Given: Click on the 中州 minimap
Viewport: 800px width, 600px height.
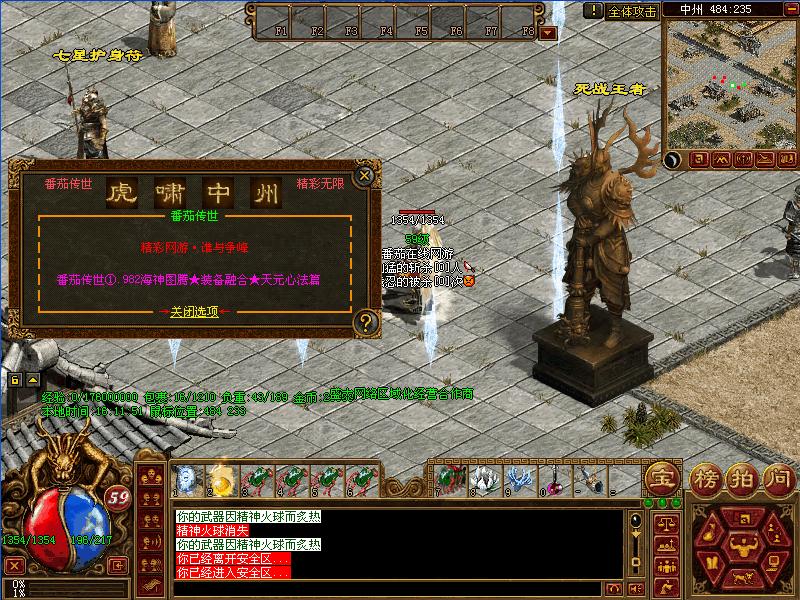Looking at the screenshot, I should point(731,83).
